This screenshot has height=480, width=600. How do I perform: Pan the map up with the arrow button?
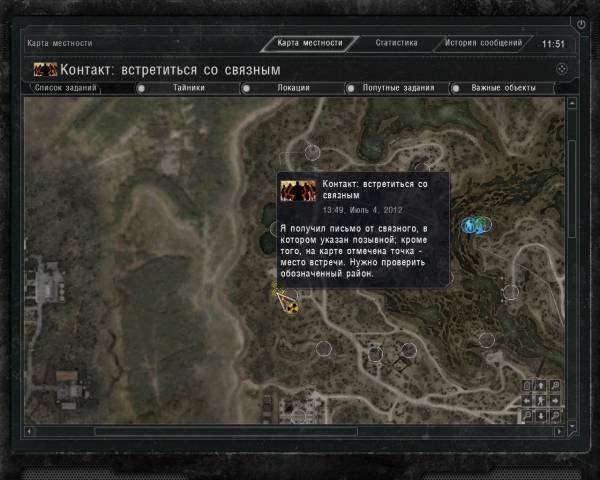(540, 386)
